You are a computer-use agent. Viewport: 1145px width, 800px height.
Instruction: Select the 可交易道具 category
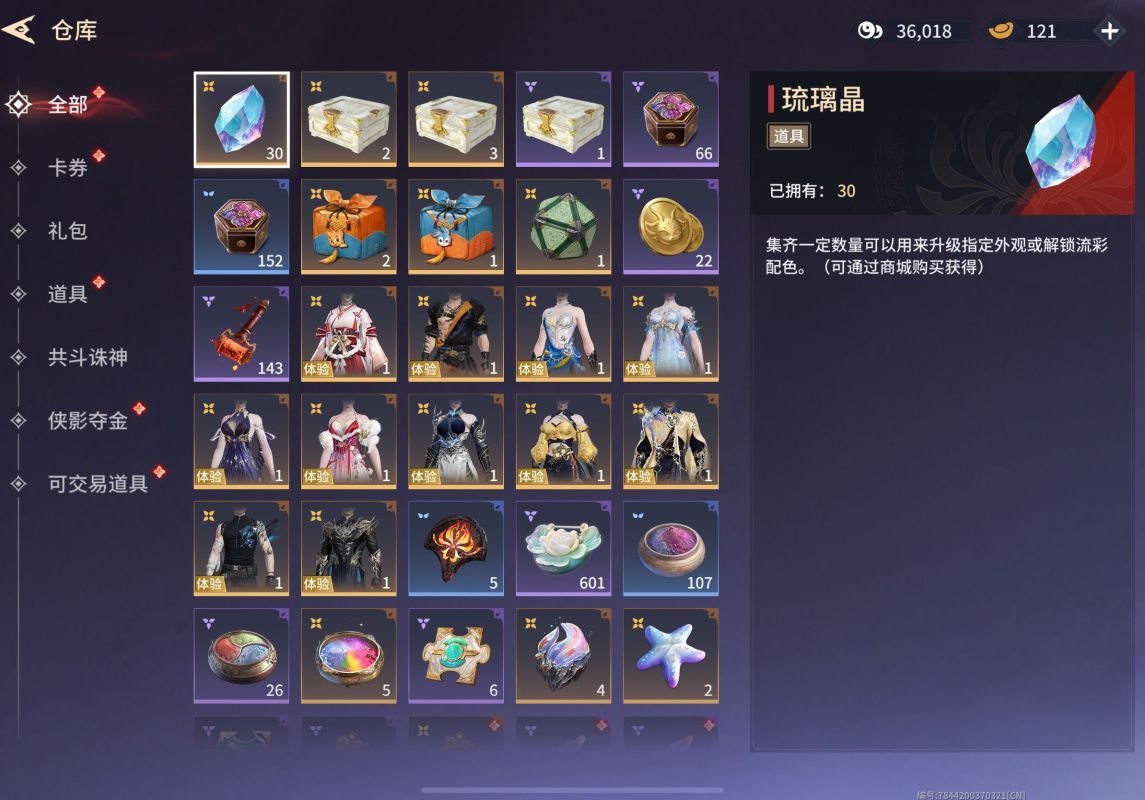(x=97, y=484)
